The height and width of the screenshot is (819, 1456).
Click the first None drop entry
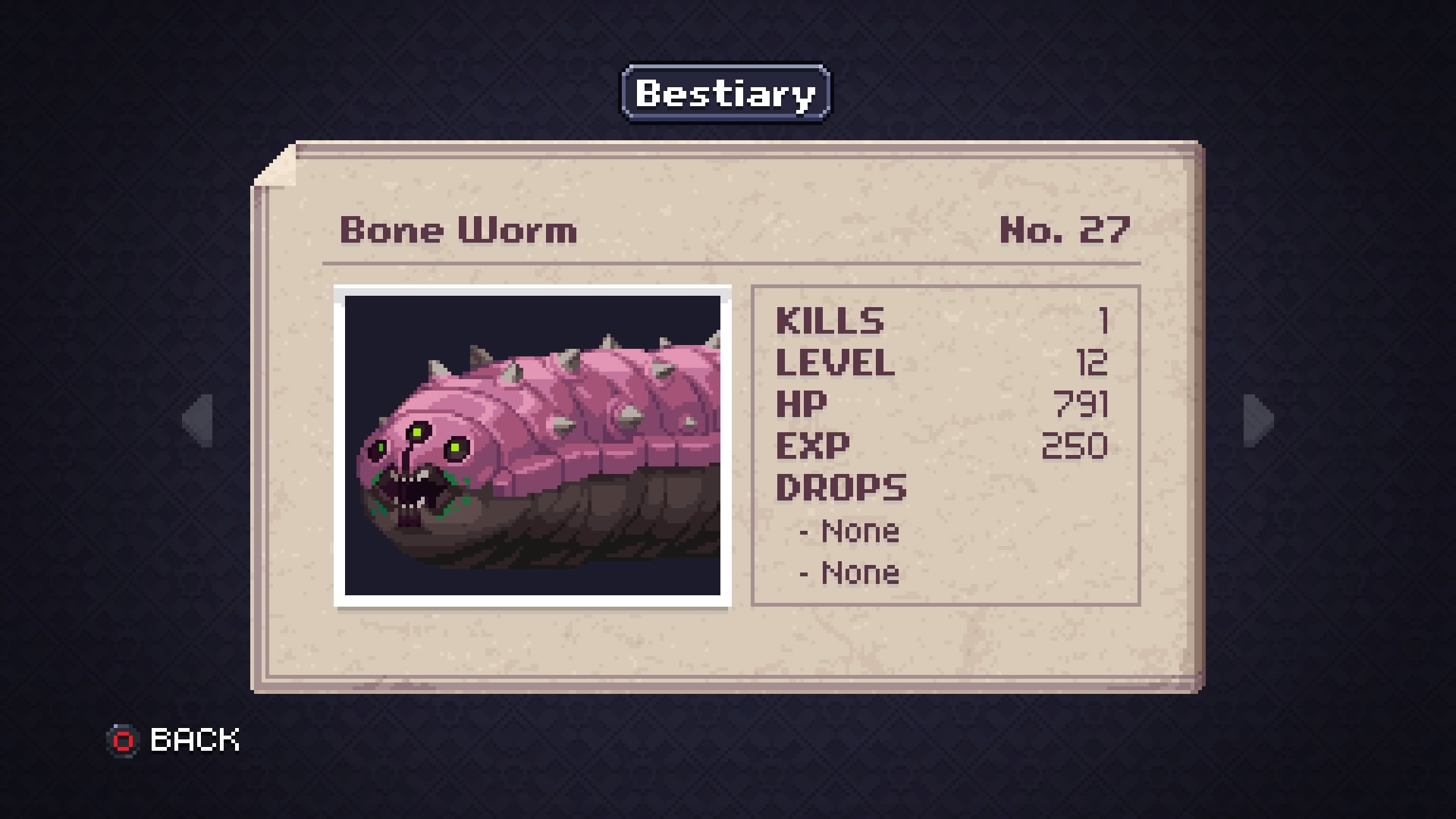point(849,531)
